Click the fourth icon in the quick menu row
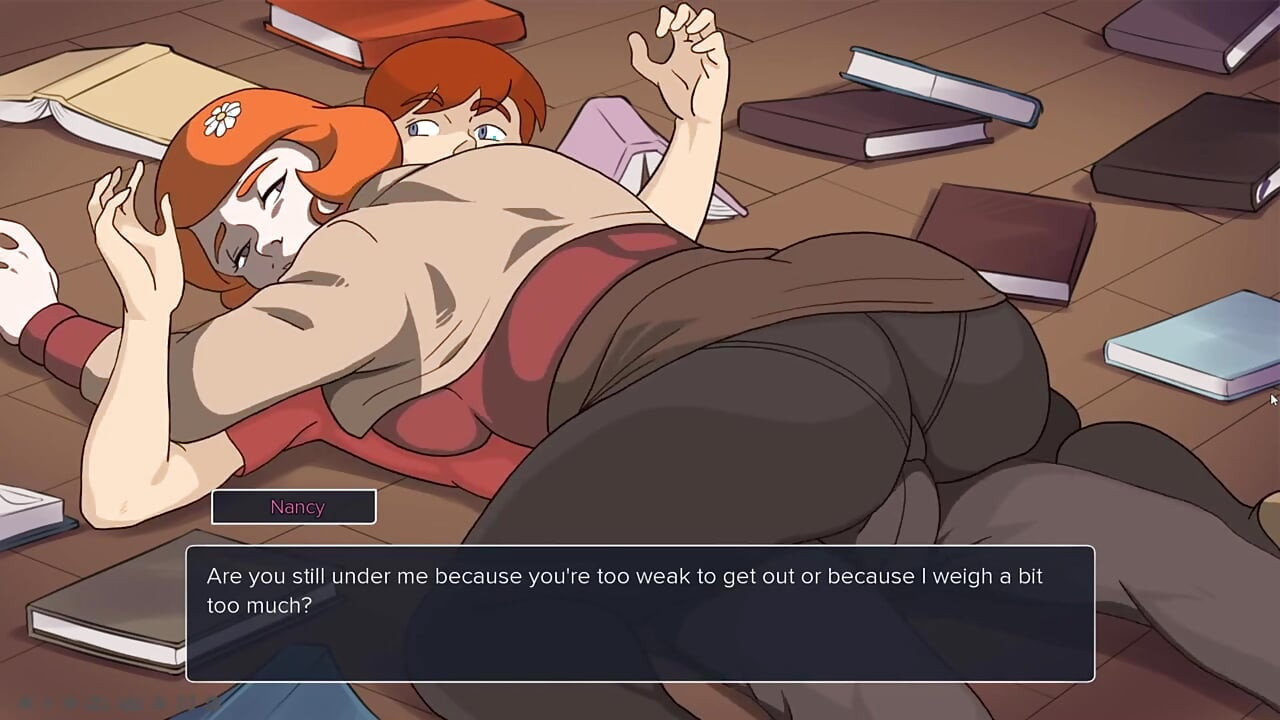This screenshot has height=720, width=1280. click(x=97, y=703)
